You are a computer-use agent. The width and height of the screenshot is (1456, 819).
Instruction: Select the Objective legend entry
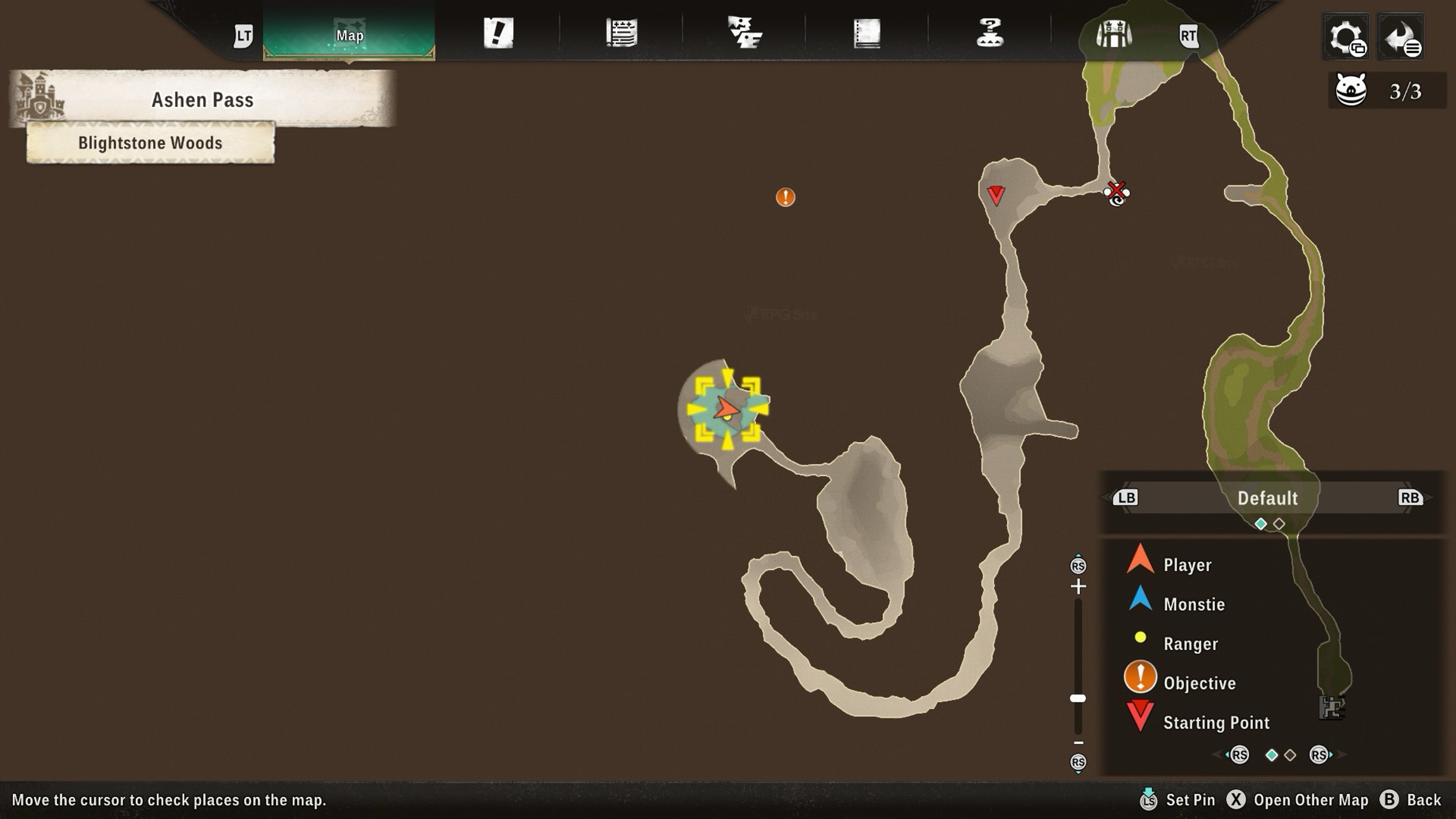click(x=1199, y=684)
